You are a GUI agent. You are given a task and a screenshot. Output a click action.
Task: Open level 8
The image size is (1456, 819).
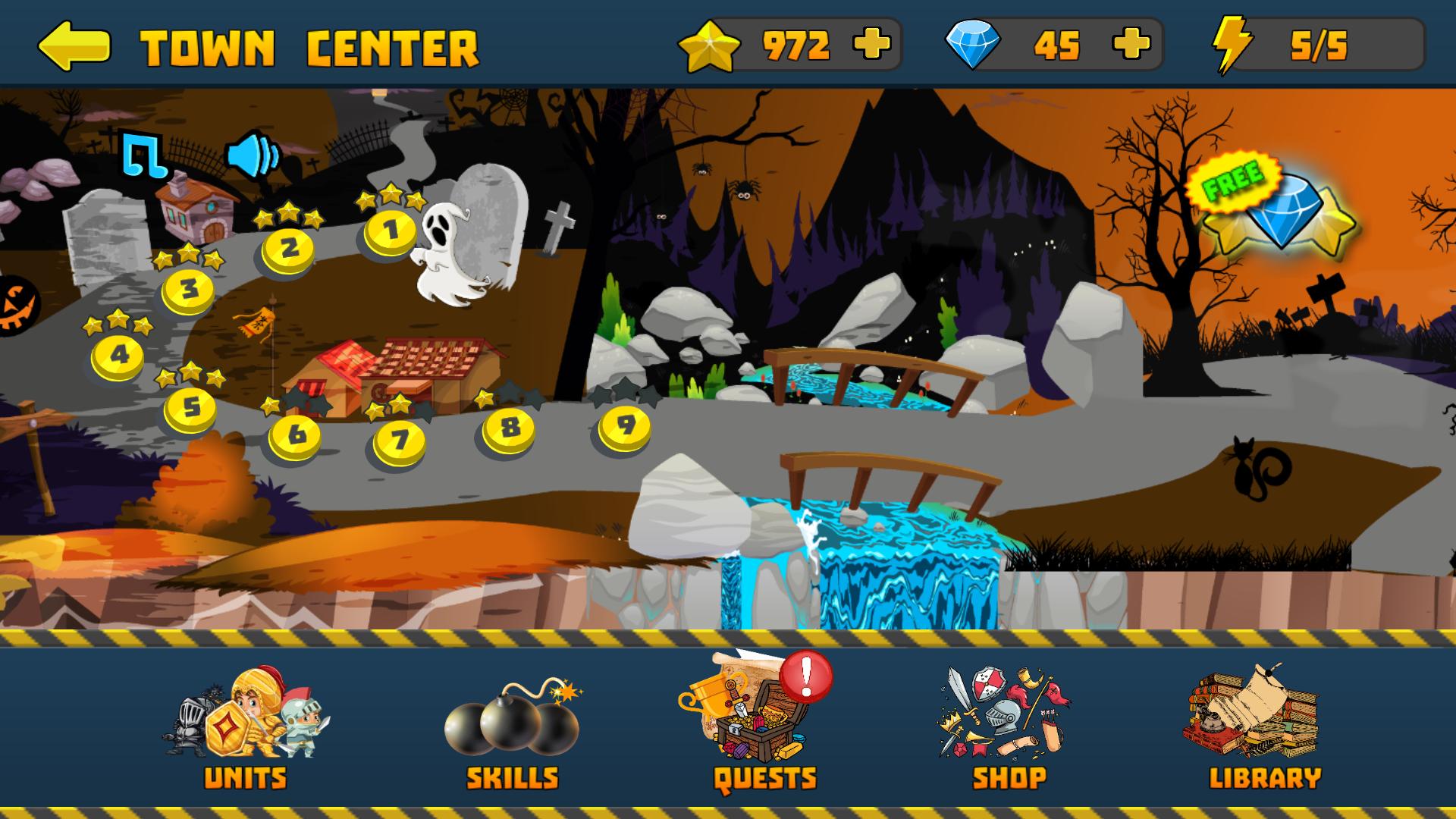coord(509,428)
